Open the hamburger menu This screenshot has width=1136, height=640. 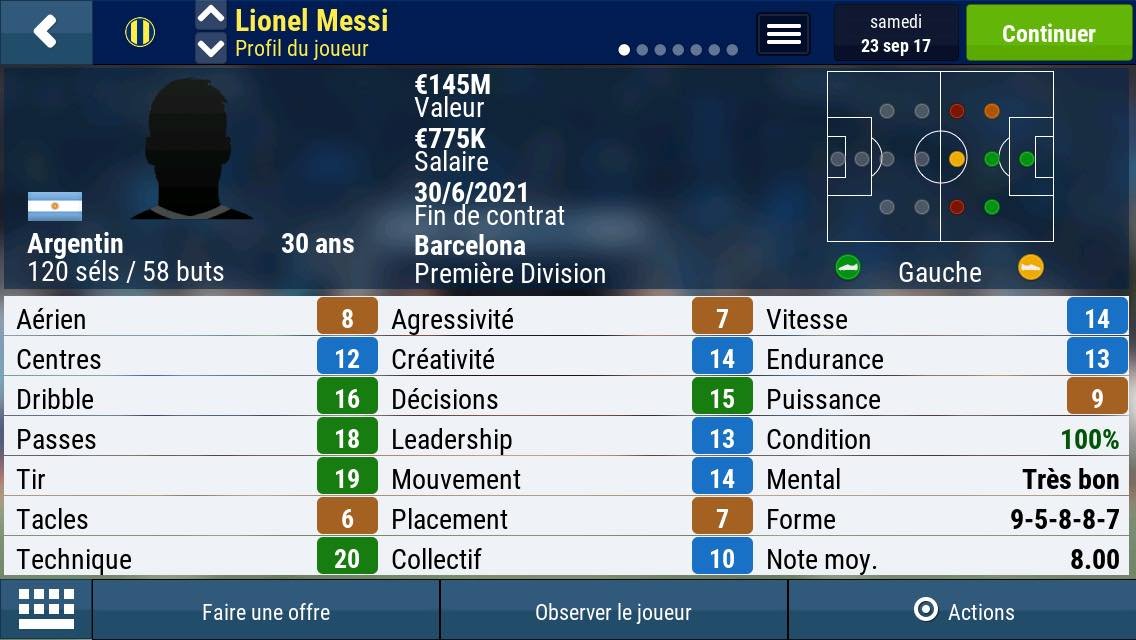pyautogui.click(x=783, y=34)
